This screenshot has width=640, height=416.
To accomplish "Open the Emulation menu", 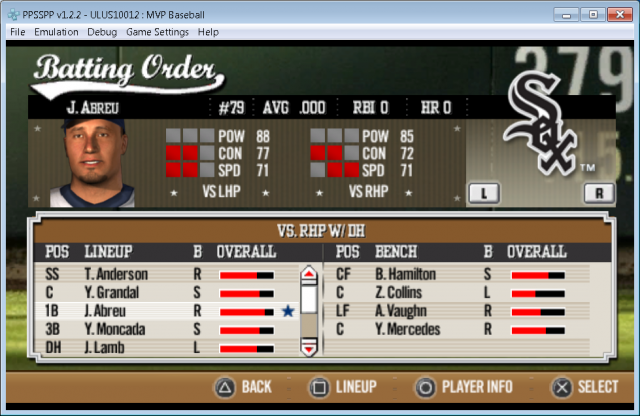I will pyautogui.click(x=56, y=32).
